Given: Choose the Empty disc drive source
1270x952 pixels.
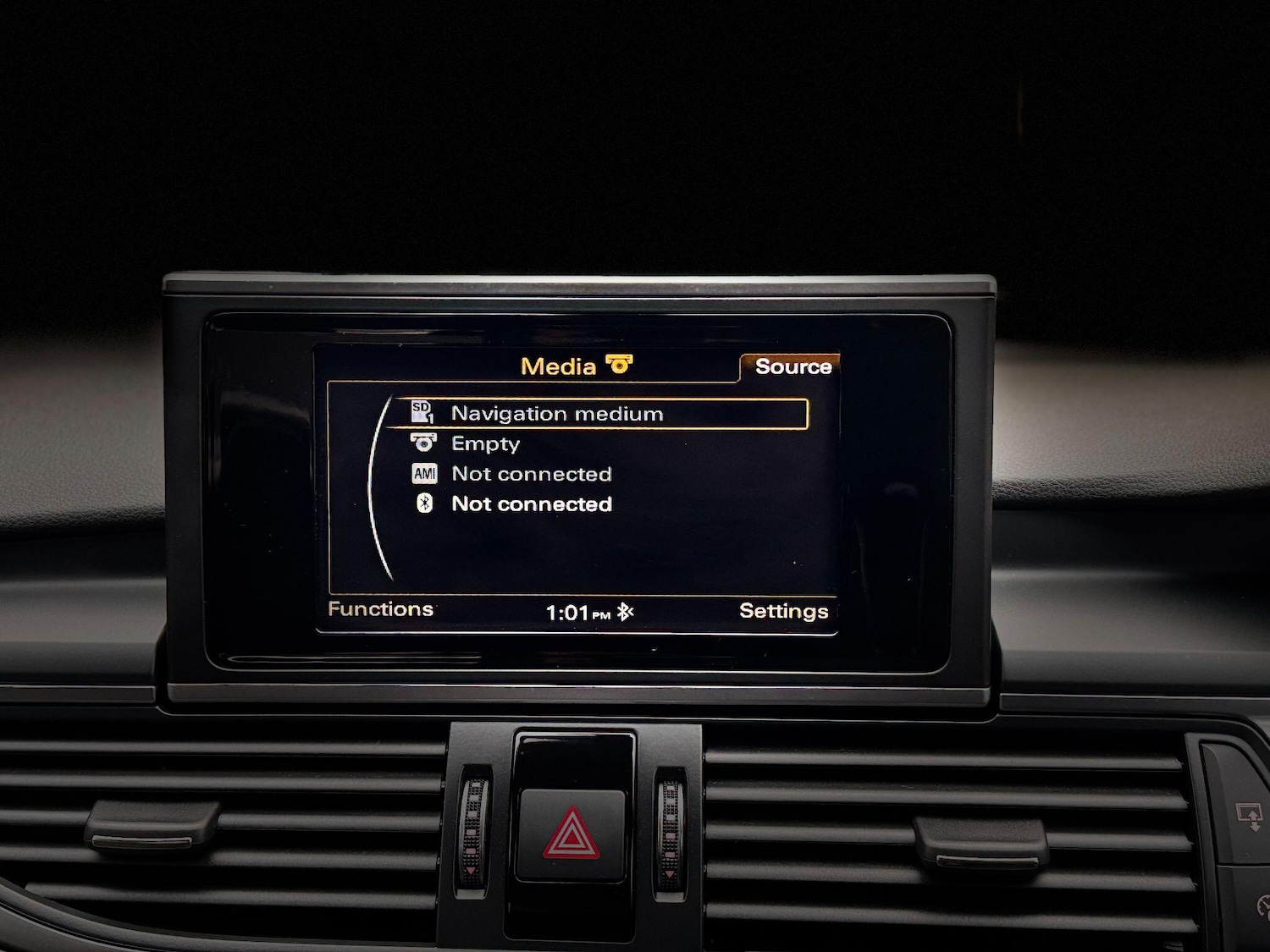Looking at the screenshot, I should click(x=485, y=444).
